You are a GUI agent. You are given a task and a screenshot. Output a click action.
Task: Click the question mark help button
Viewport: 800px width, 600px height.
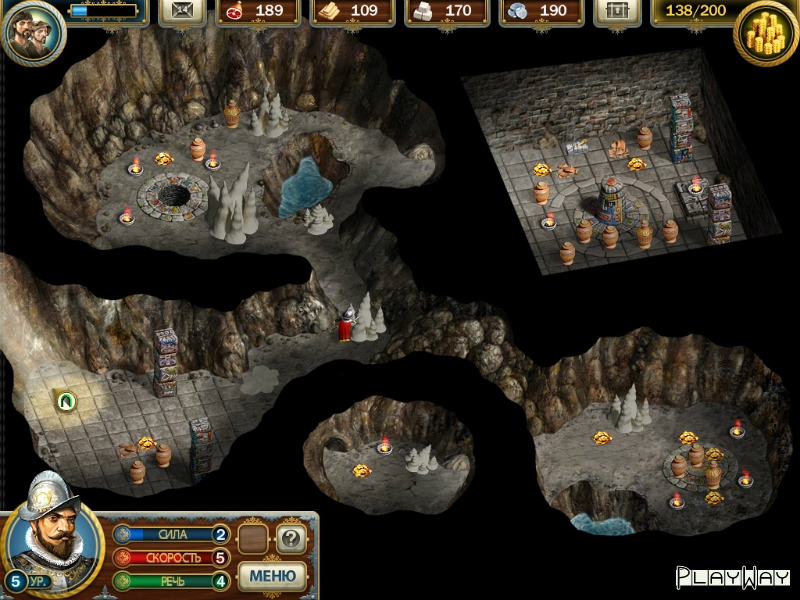click(290, 539)
